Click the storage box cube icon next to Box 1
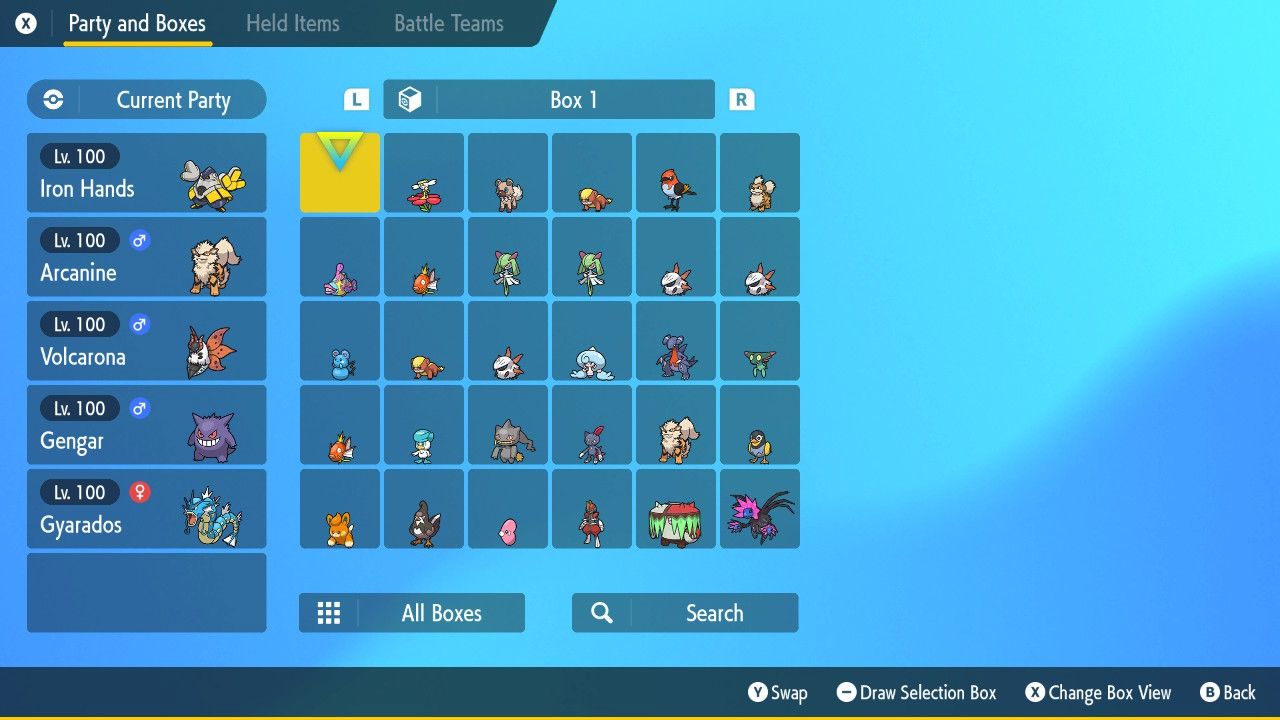The width and height of the screenshot is (1280, 720). point(410,99)
